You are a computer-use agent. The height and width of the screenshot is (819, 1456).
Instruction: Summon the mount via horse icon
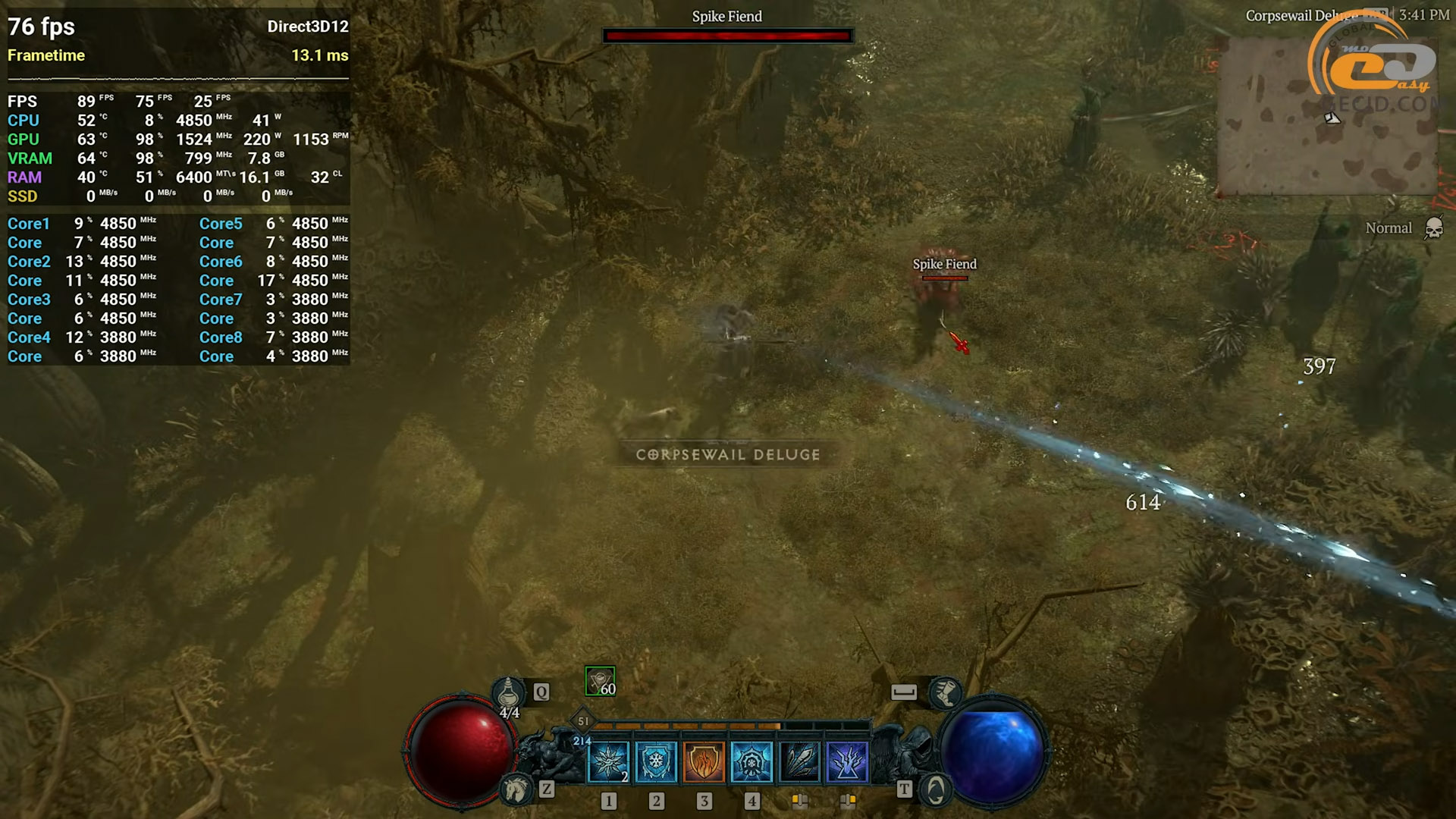pyautogui.click(x=517, y=789)
